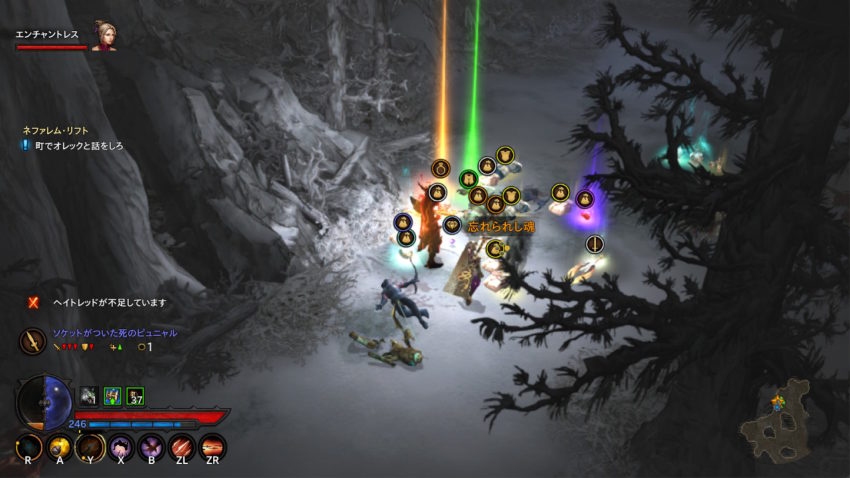
Task: Click the buff icon showing 37 stacks
Action: point(135,396)
